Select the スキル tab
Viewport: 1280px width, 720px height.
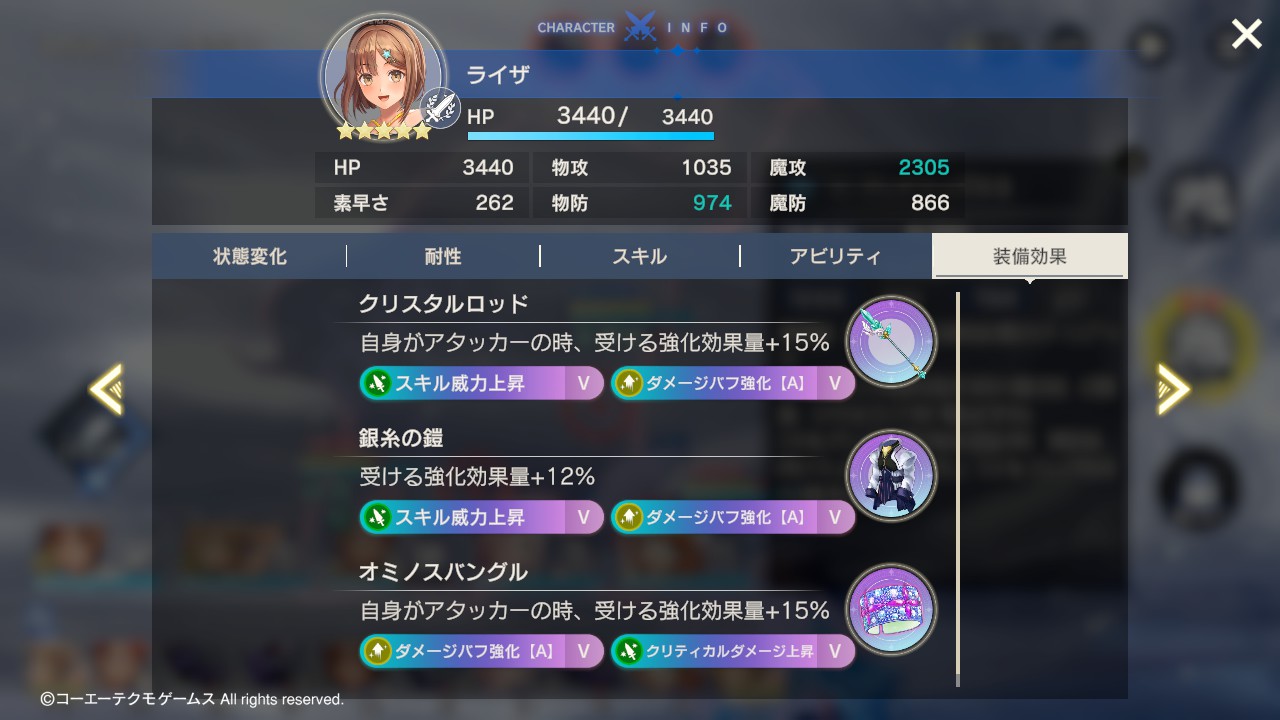pyautogui.click(x=639, y=256)
